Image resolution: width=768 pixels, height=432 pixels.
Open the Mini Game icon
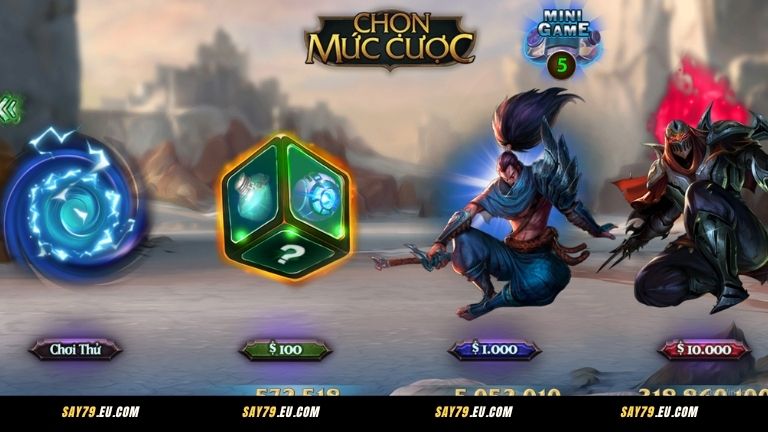[x=563, y=42]
